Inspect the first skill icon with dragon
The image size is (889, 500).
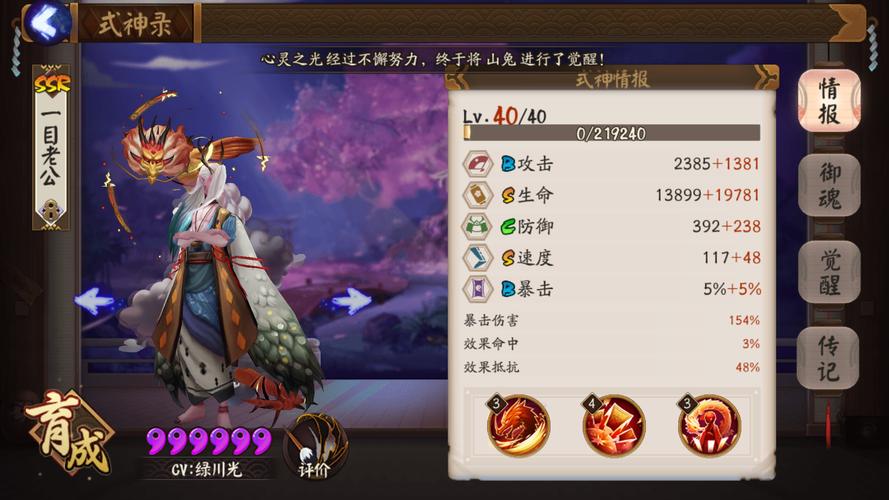pos(518,425)
